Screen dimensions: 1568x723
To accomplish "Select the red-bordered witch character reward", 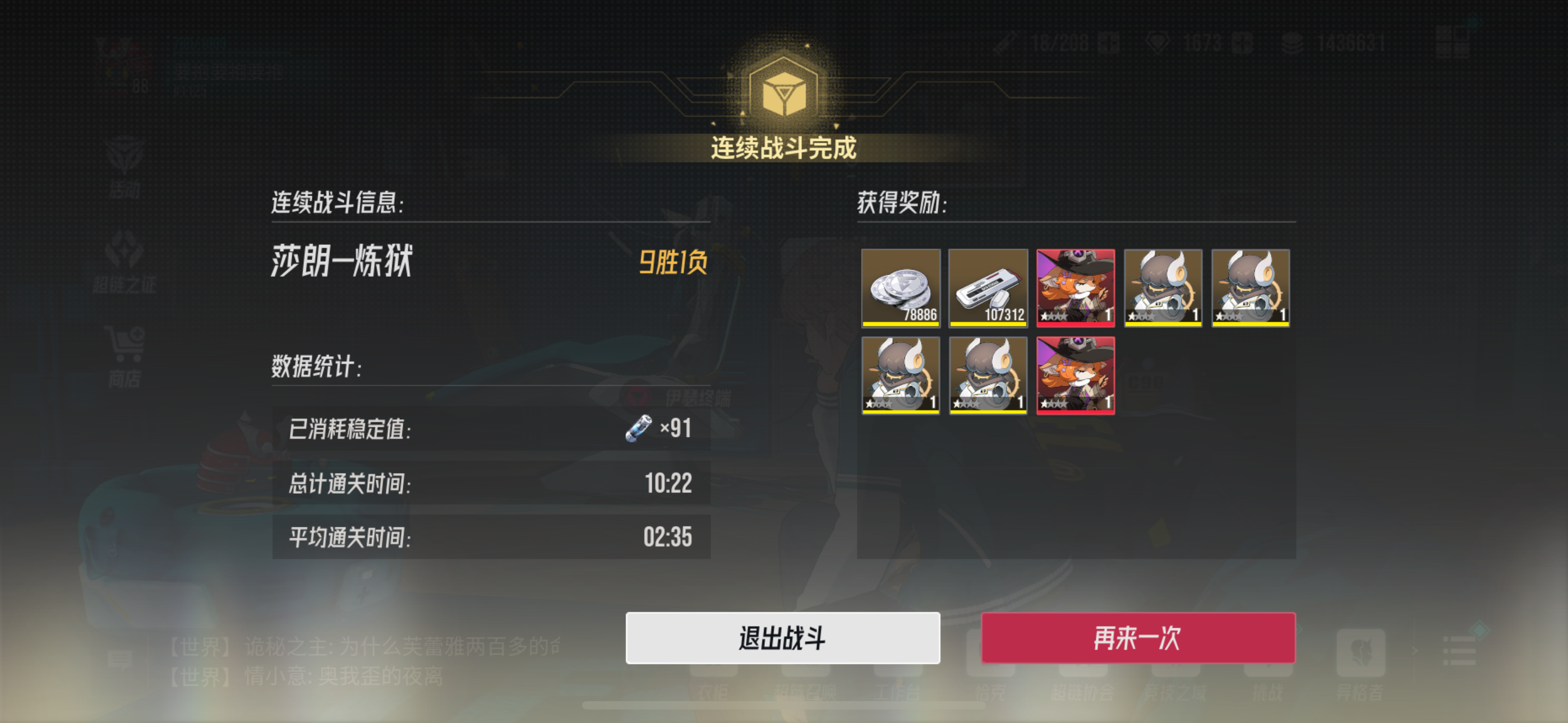I will coord(1075,289).
